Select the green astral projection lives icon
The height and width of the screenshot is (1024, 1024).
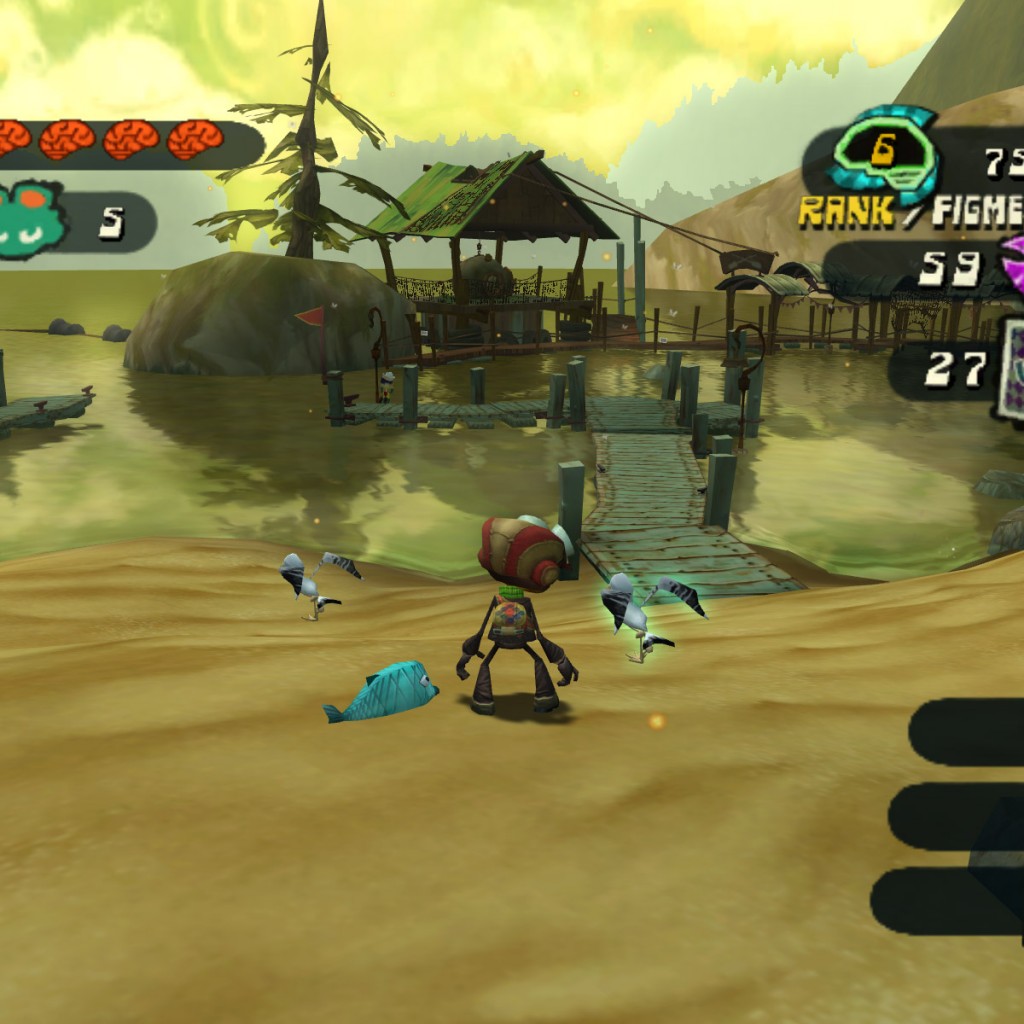point(30,221)
